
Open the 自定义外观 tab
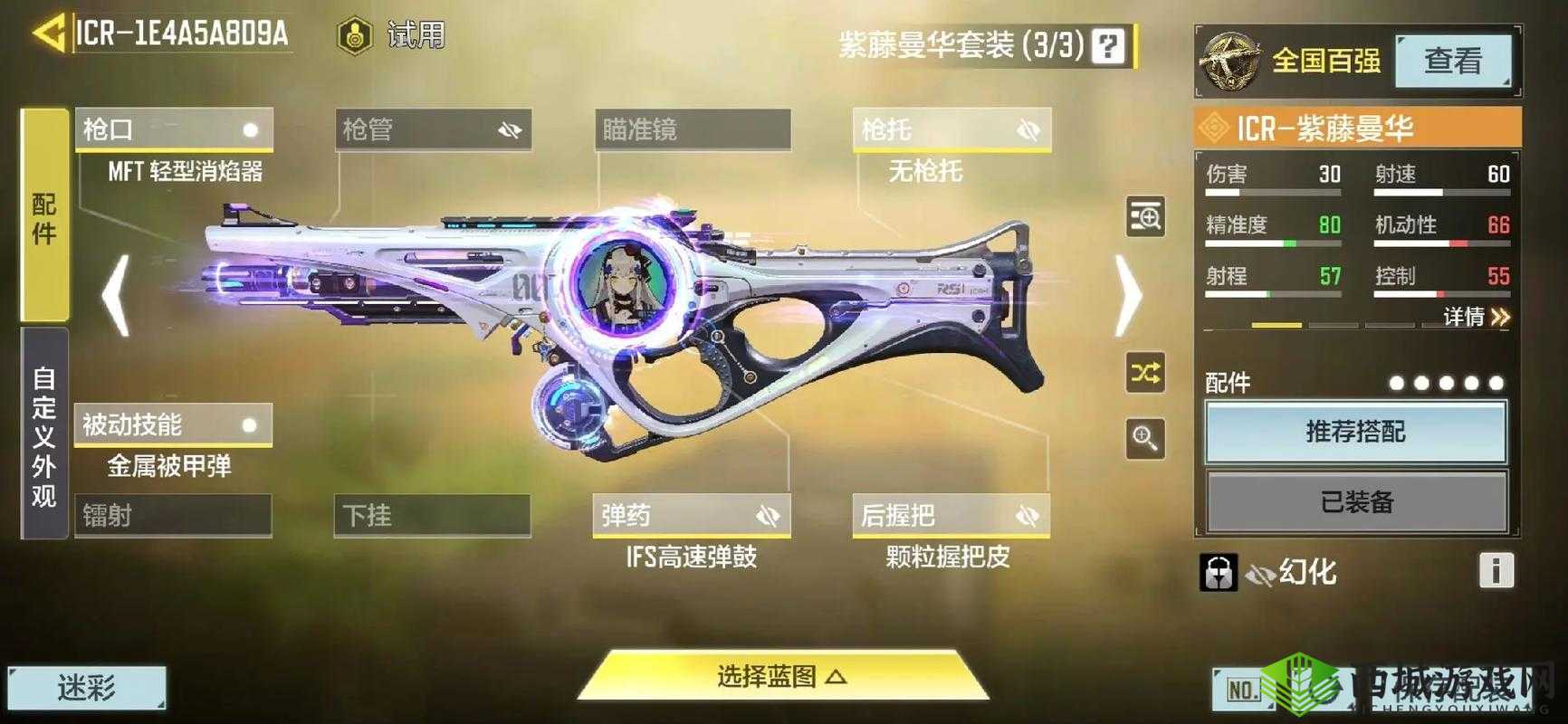(43, 435)
